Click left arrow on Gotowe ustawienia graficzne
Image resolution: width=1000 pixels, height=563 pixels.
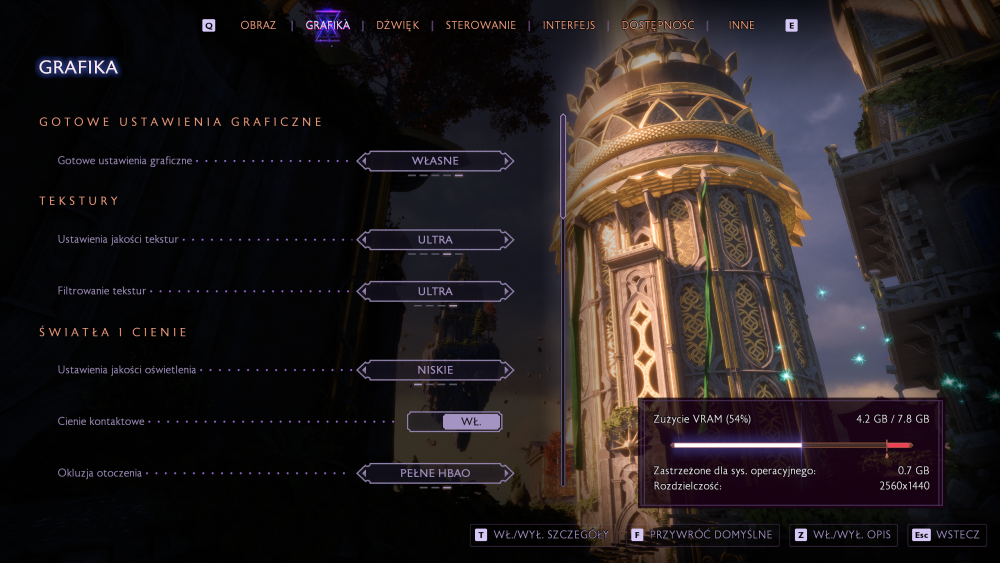point(362,160)
